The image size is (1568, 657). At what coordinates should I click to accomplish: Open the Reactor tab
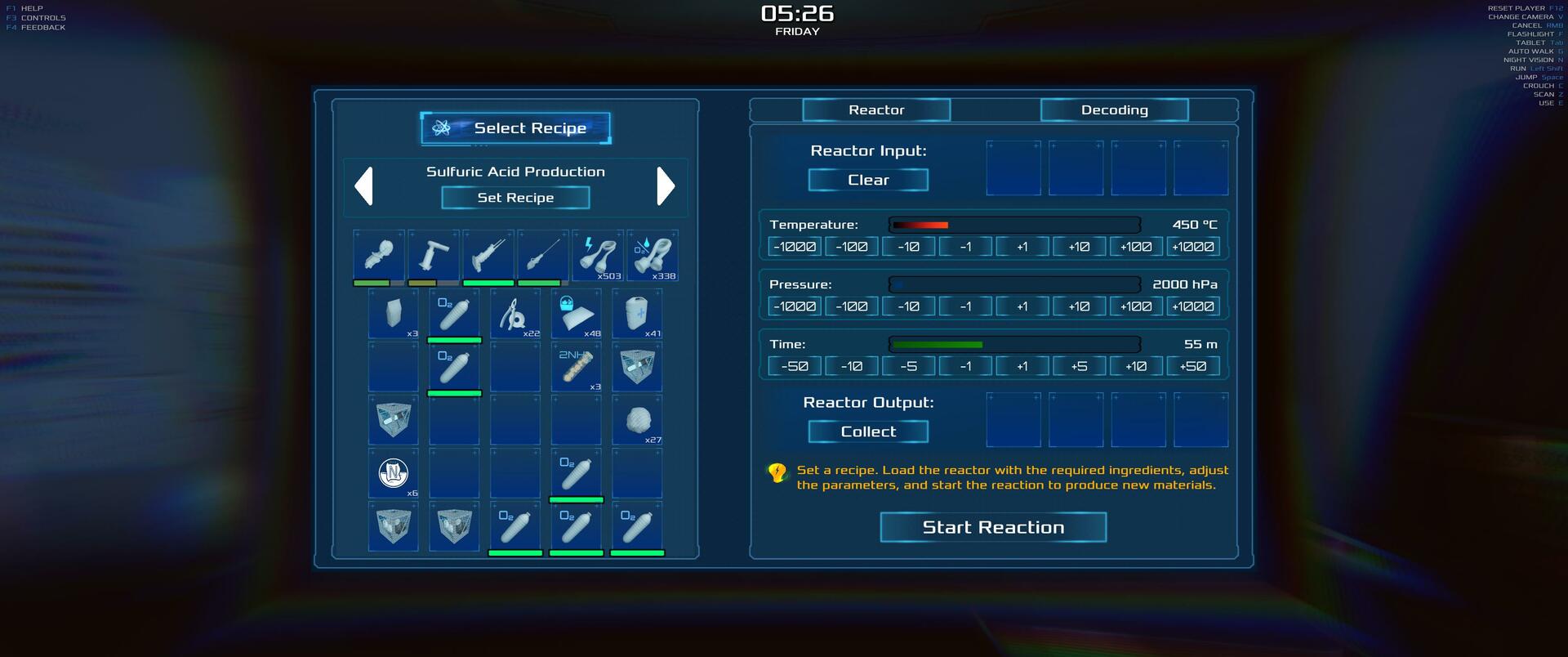click(x=876, y=110)
